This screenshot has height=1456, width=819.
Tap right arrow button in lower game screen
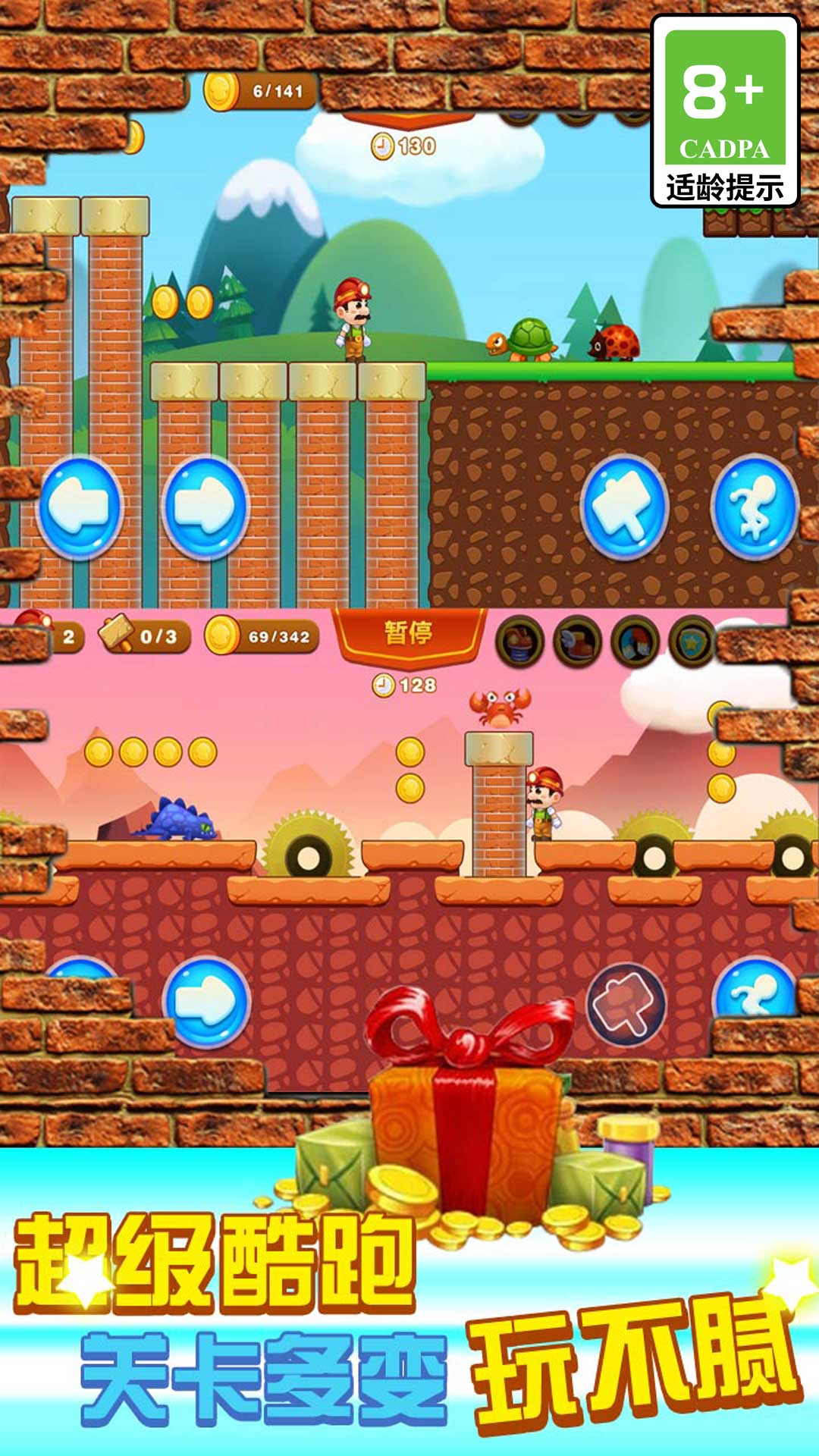point(206,1003)
